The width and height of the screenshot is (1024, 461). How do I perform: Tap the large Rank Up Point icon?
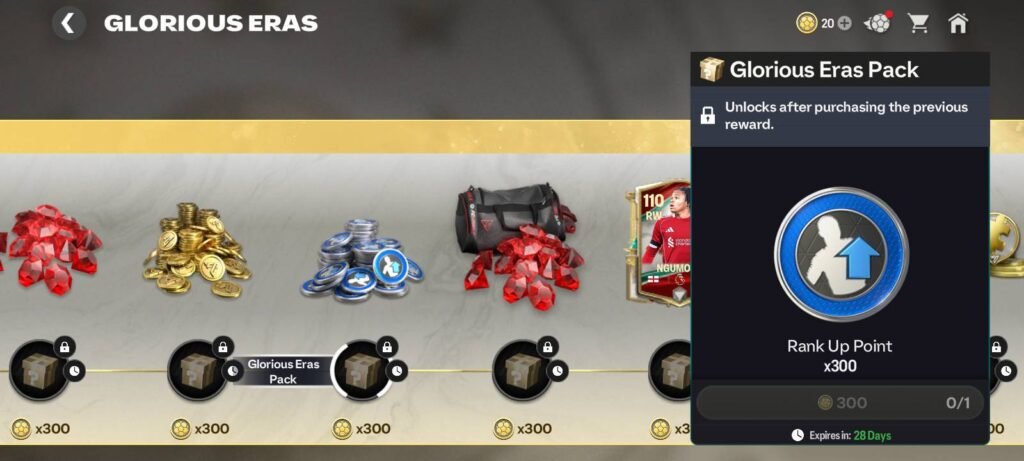(841, 254)
